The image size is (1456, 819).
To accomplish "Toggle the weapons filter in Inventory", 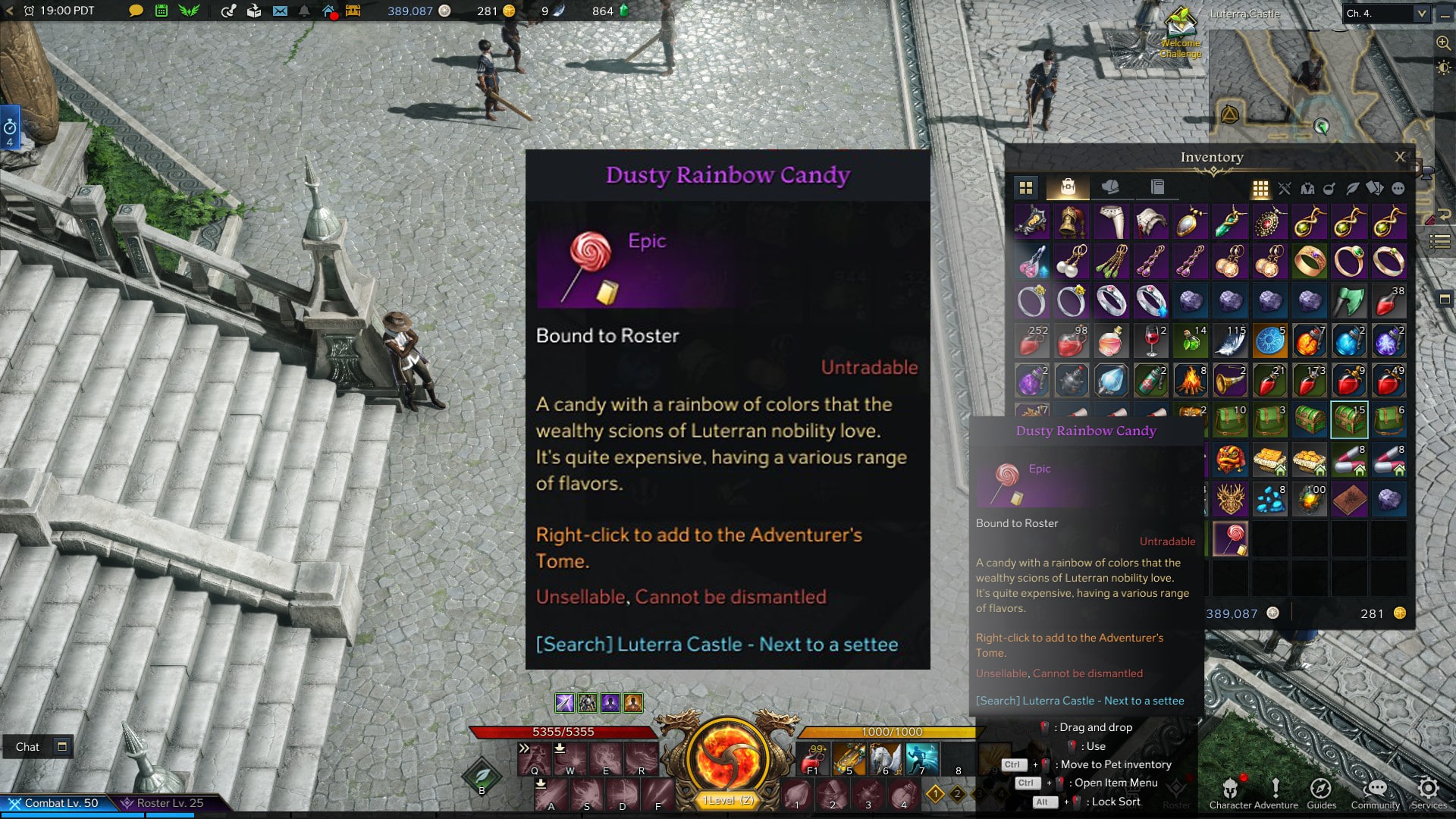I will 1284,188.
